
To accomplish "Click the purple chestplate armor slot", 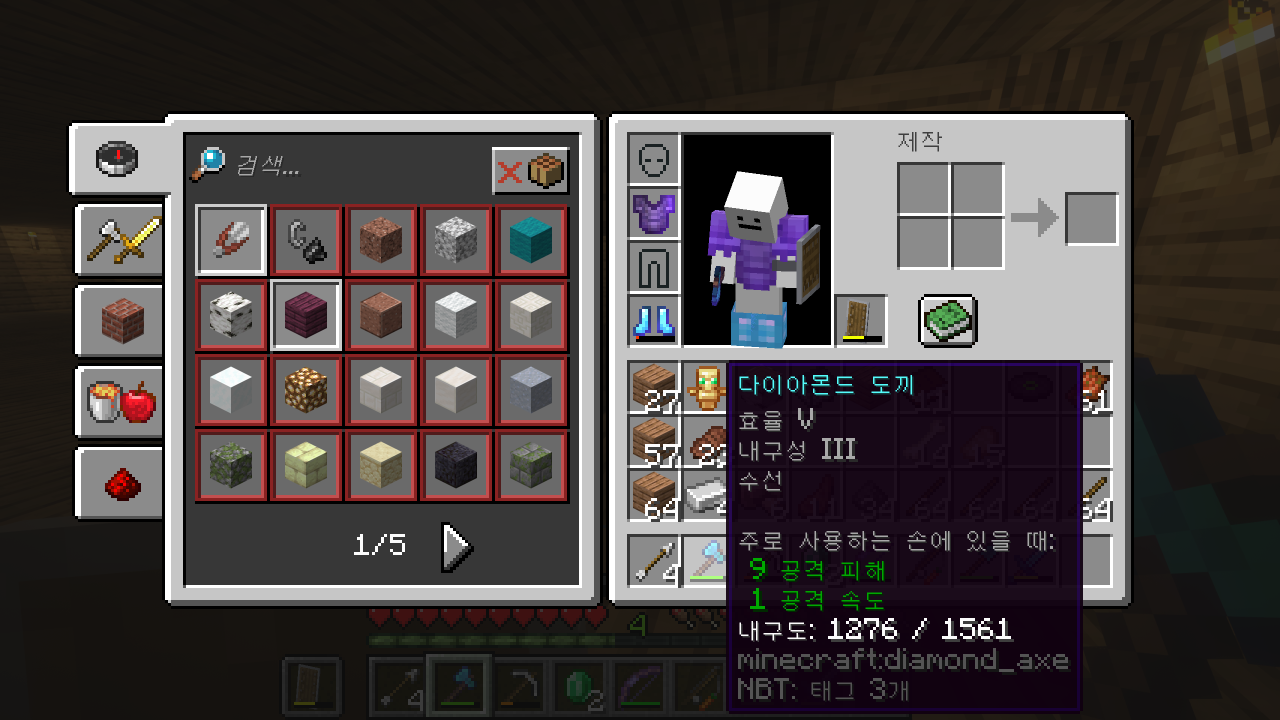I will pos(654,213).
